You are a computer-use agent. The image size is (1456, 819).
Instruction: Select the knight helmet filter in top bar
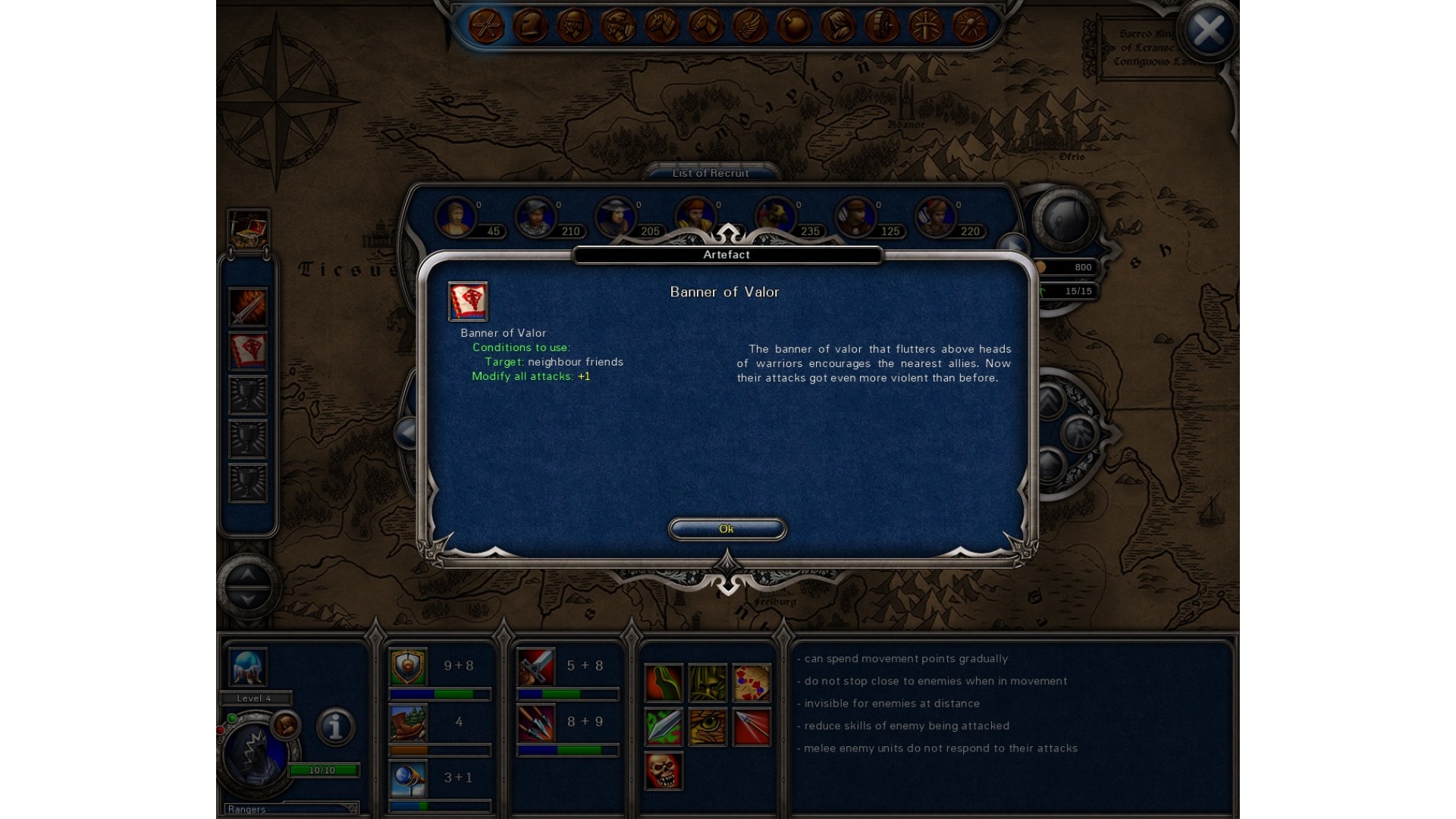point(530,27)
